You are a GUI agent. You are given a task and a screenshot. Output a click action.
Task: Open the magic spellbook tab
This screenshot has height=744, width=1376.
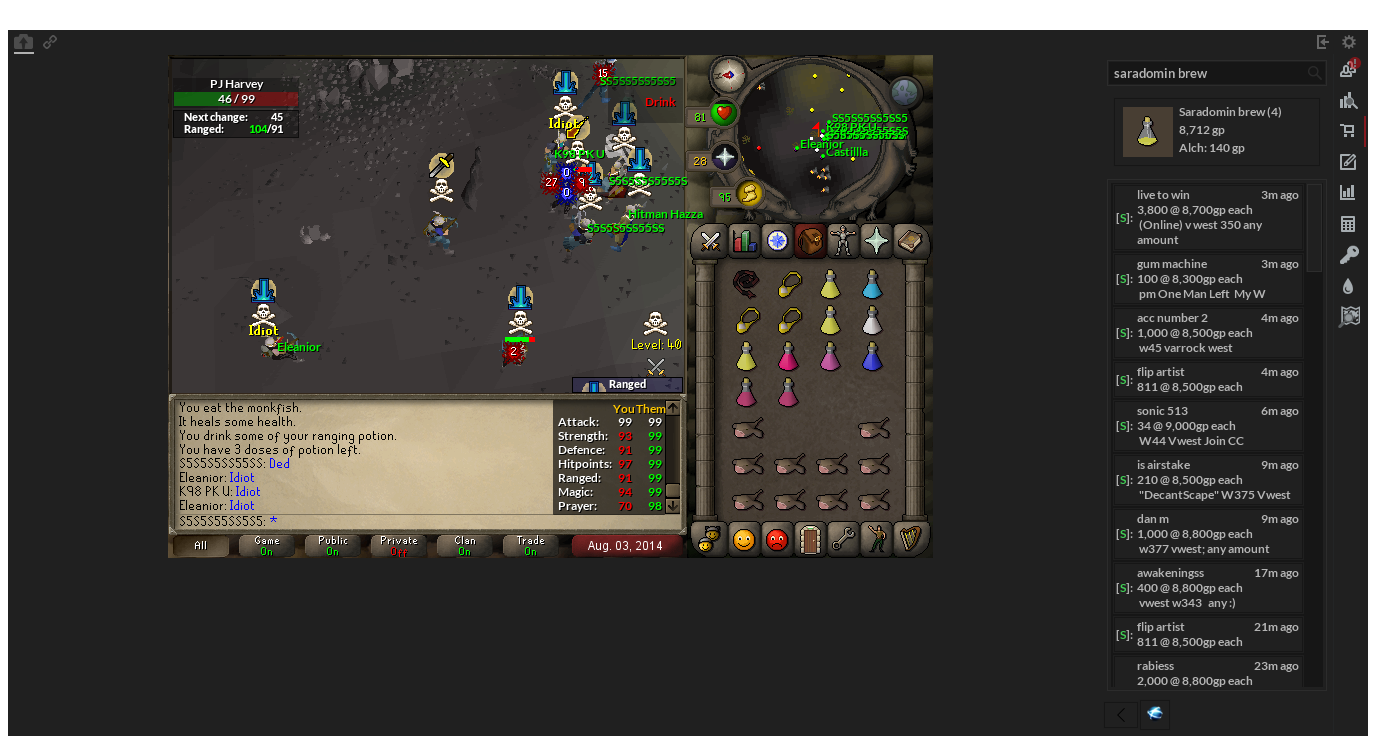click(909, 242)
